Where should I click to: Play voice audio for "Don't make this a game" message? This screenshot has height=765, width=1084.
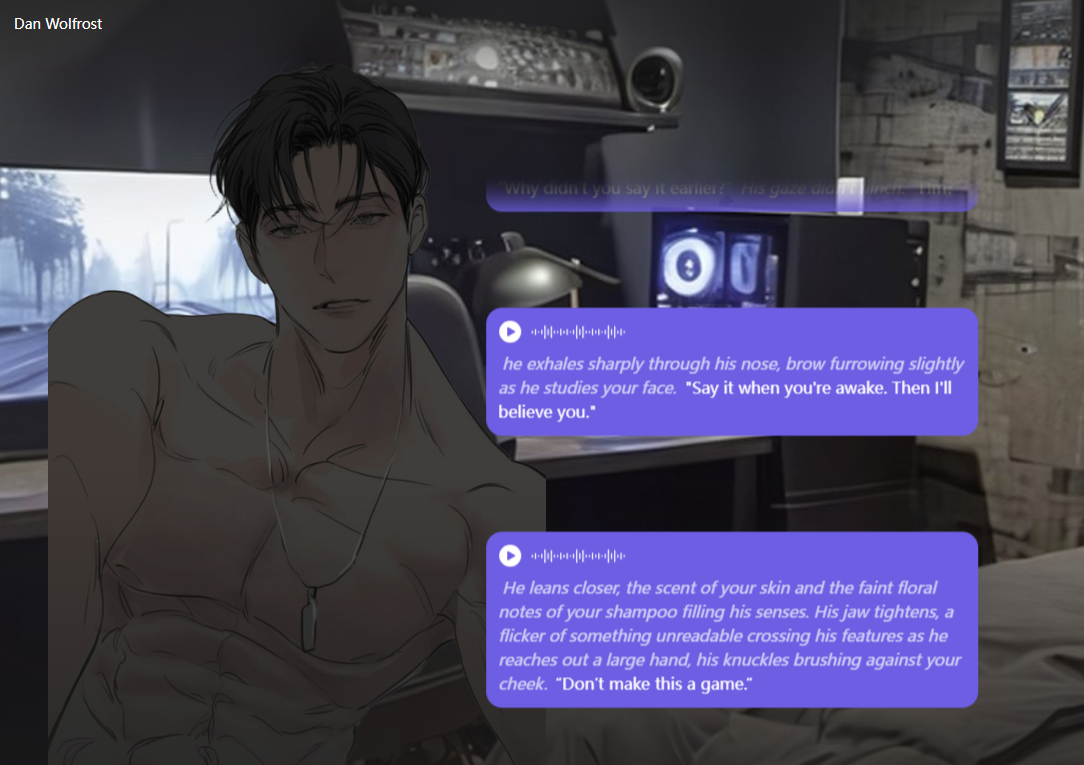(510, 556)
